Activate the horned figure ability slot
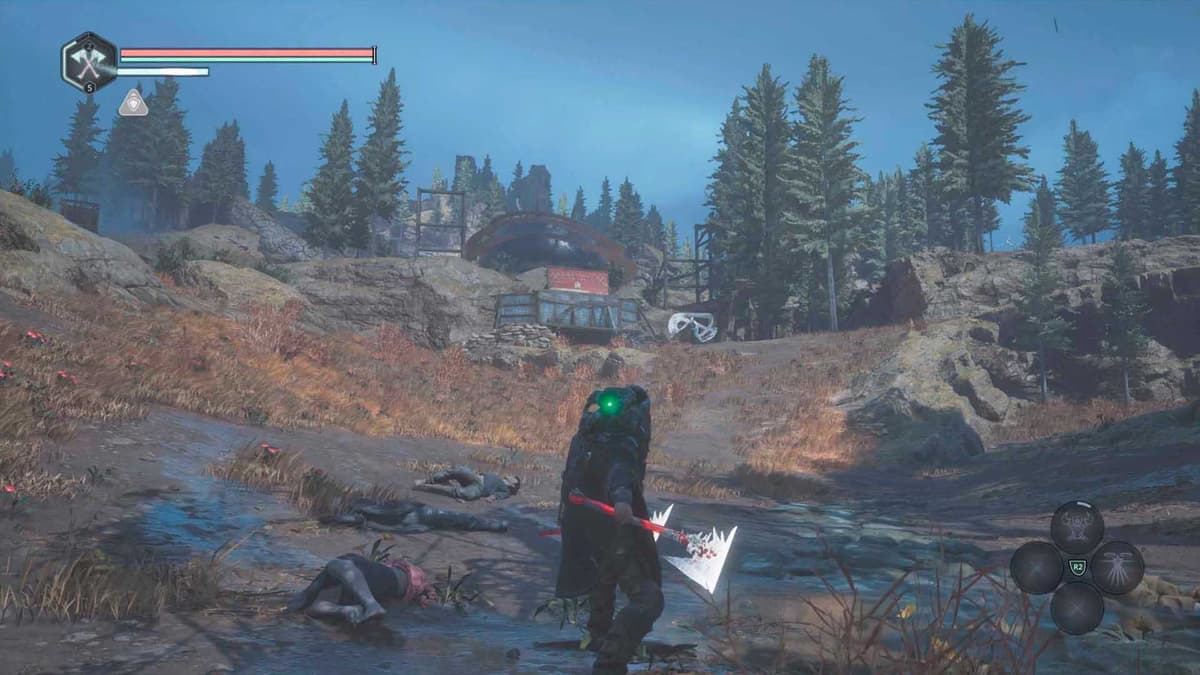 tap(1077, 526)
